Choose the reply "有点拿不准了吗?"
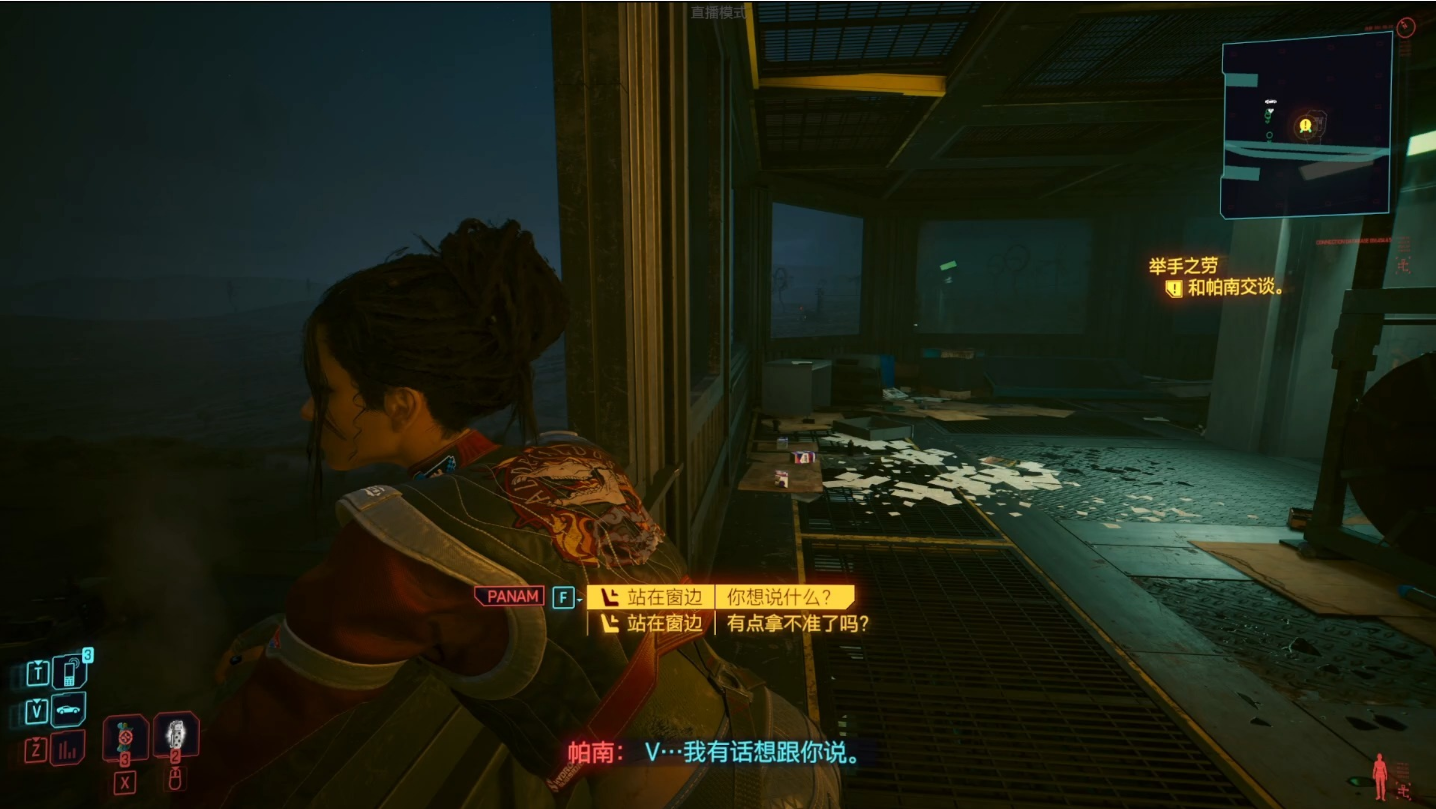Screen dimensions: 1436x809 click(x=797, y=623)
